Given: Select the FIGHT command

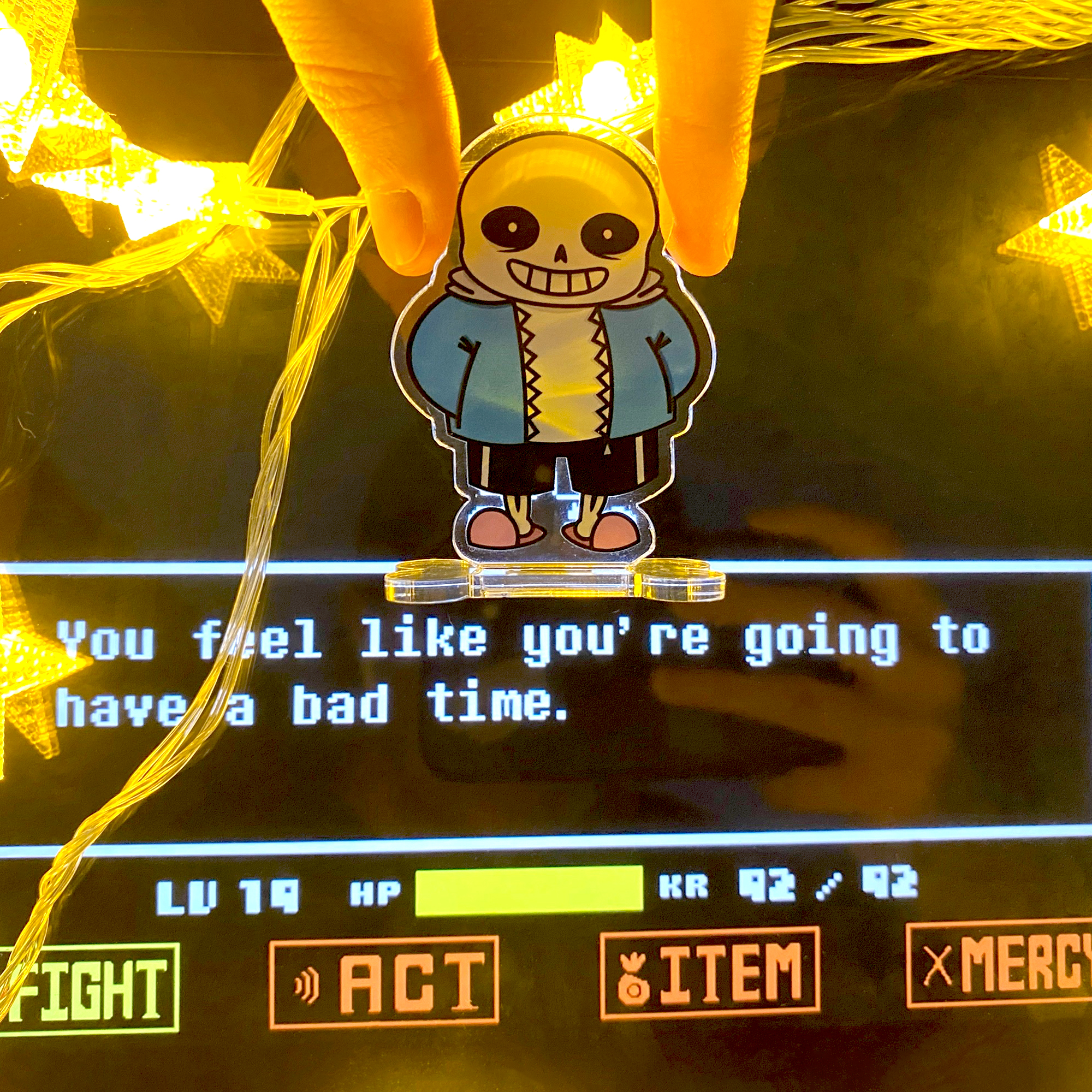Looking at the screenshot, I should pyautogui.click(x=91, y=986).
